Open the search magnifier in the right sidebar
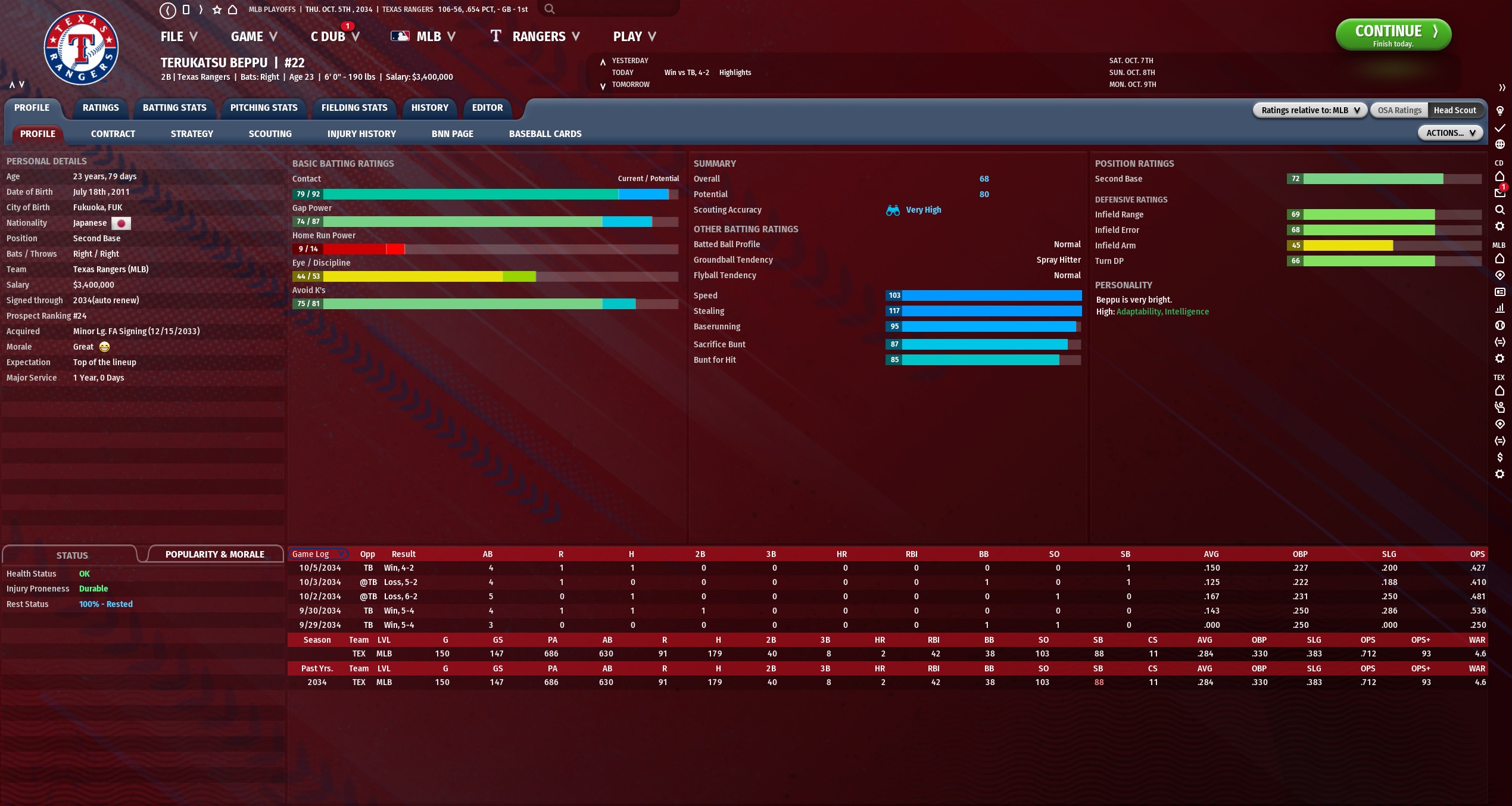 (x=1500, y=210)
